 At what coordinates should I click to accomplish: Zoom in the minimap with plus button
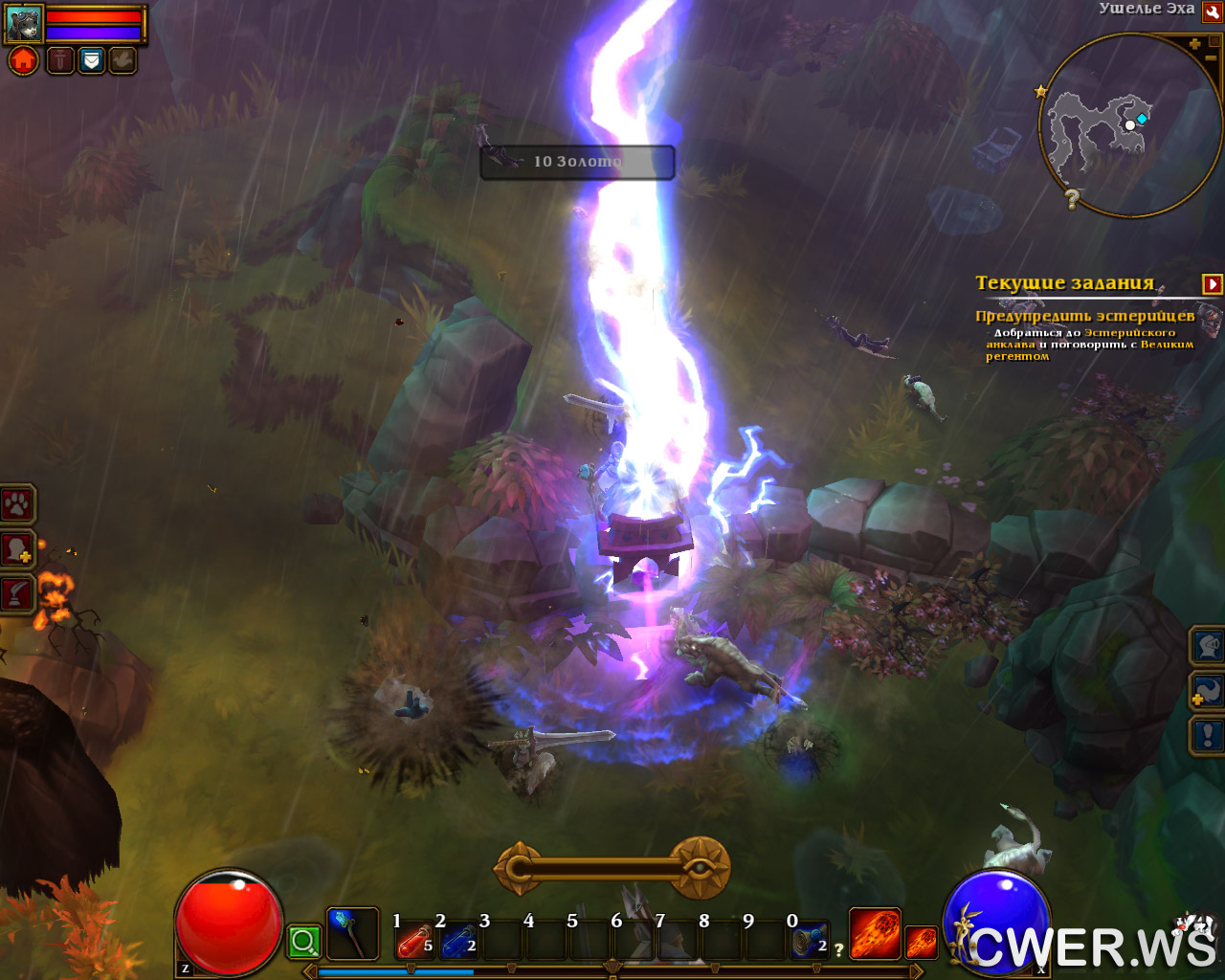point(1194,44)
